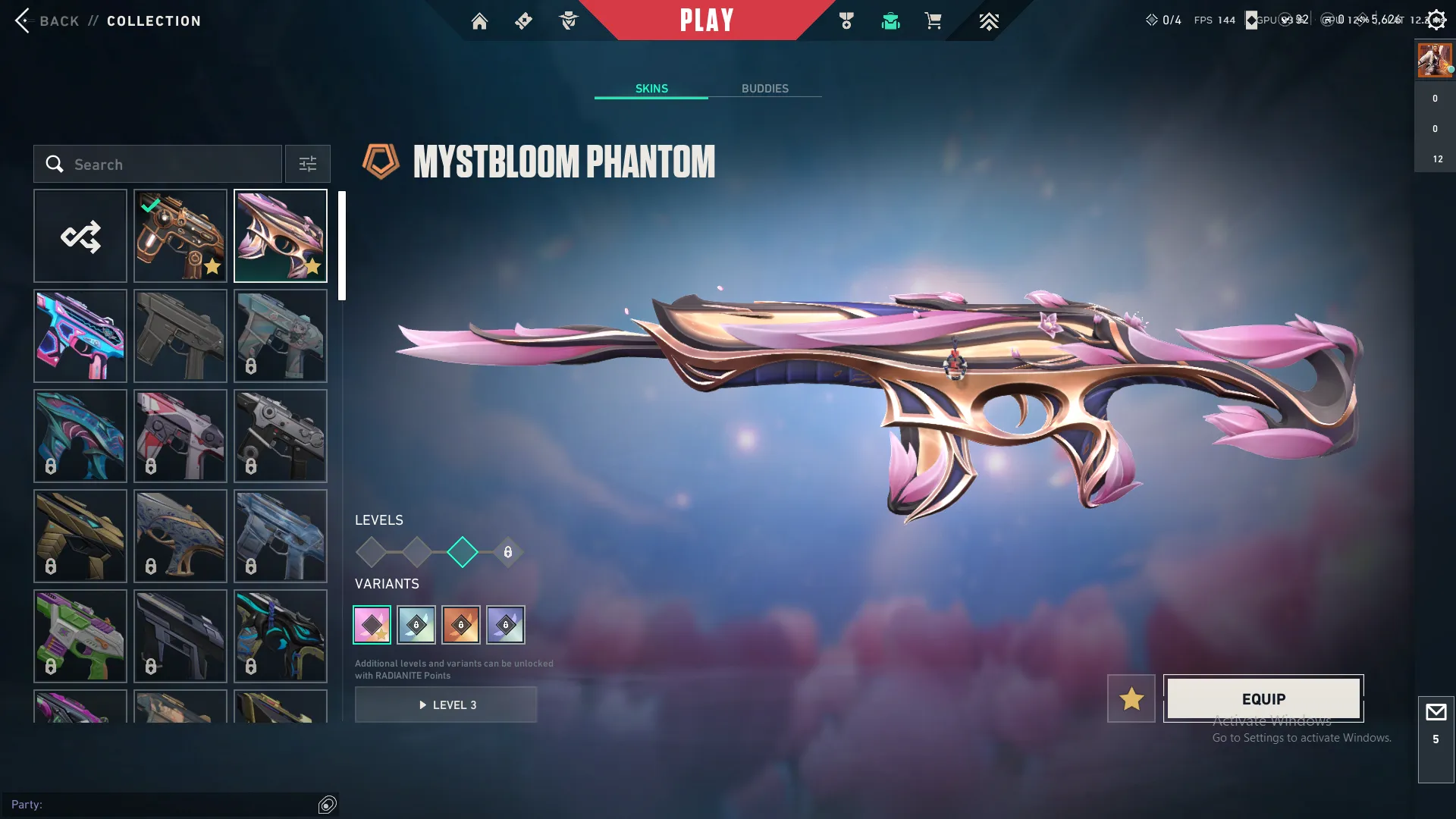Viewport: 1456px width, 819px height.
Task: Open the skin filter options
Action: click(x=307, y=164)
